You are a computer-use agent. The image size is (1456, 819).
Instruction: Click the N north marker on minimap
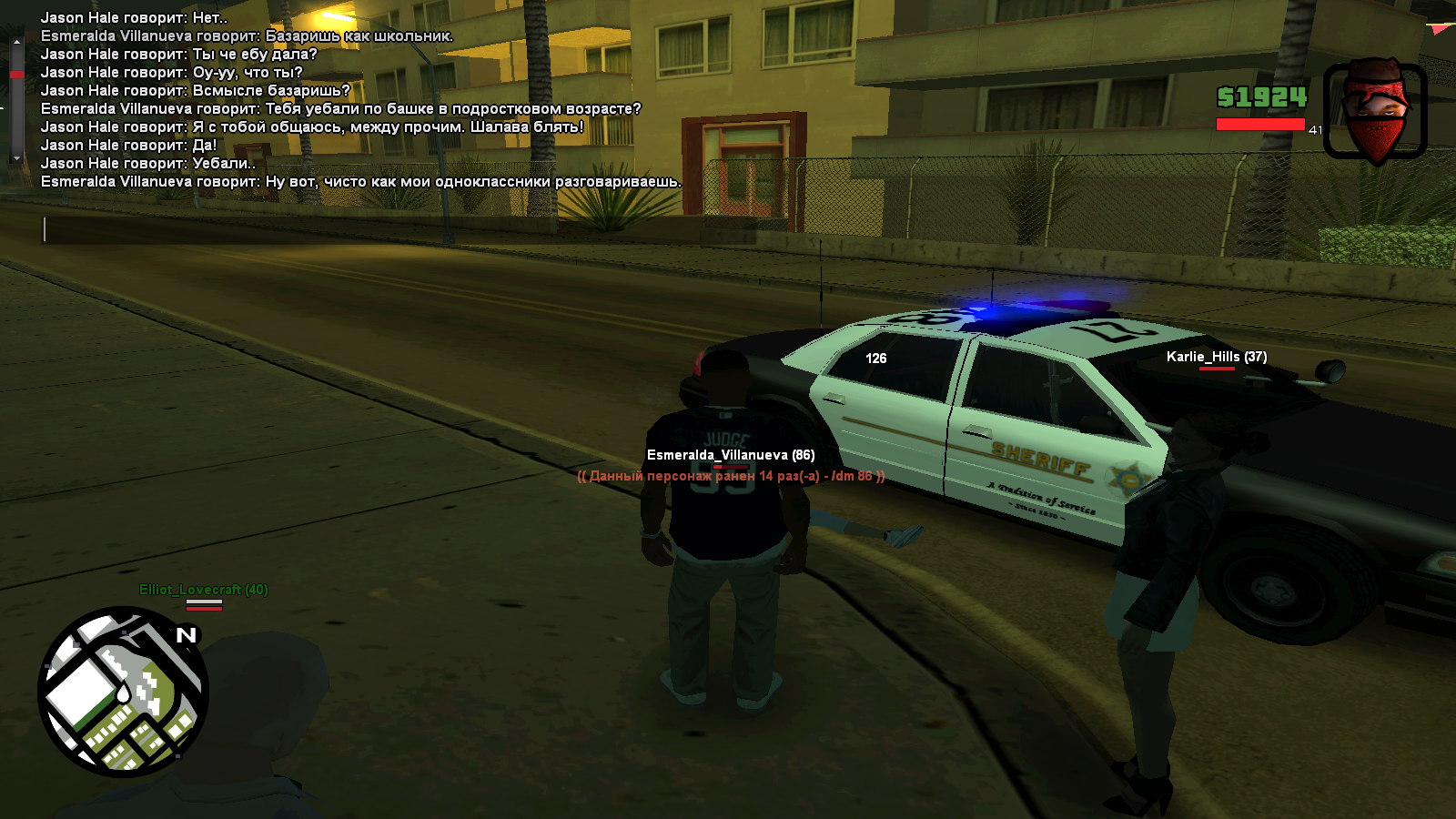pos(187,635)
